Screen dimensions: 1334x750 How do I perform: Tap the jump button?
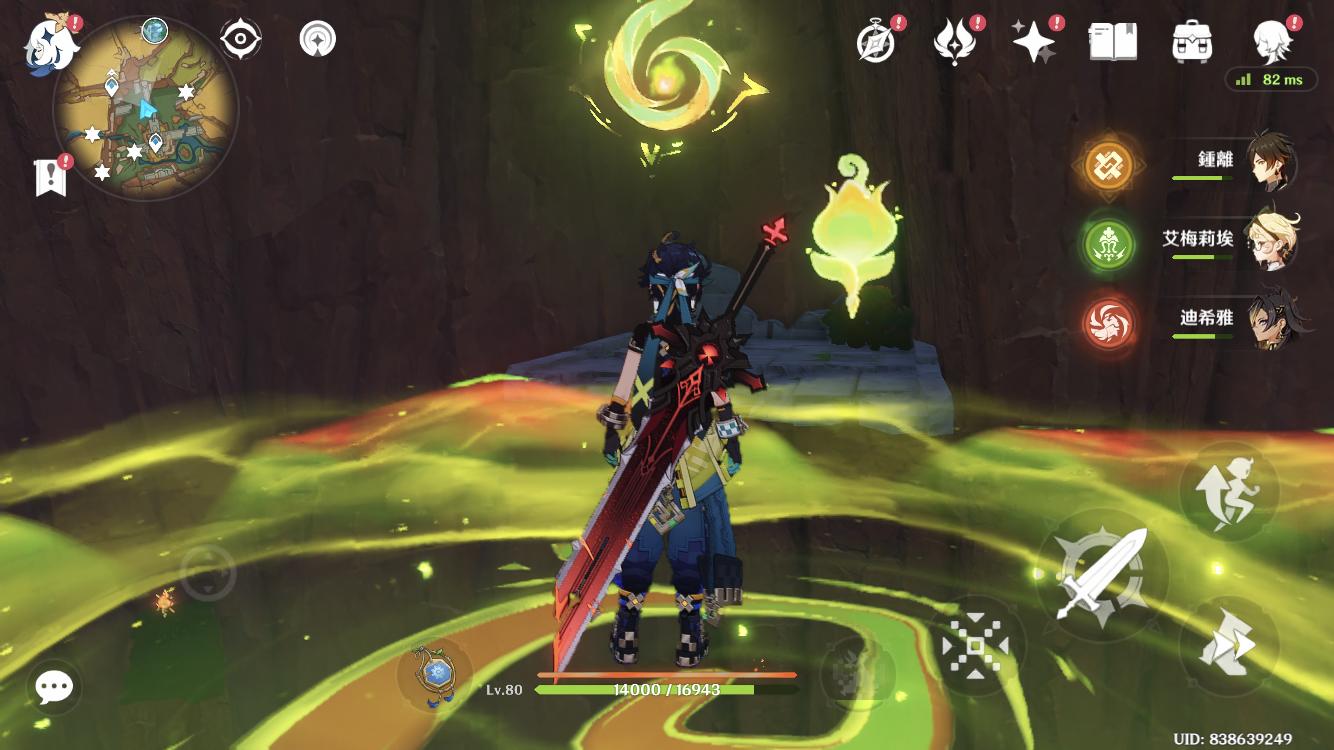tap(1229, 493)
